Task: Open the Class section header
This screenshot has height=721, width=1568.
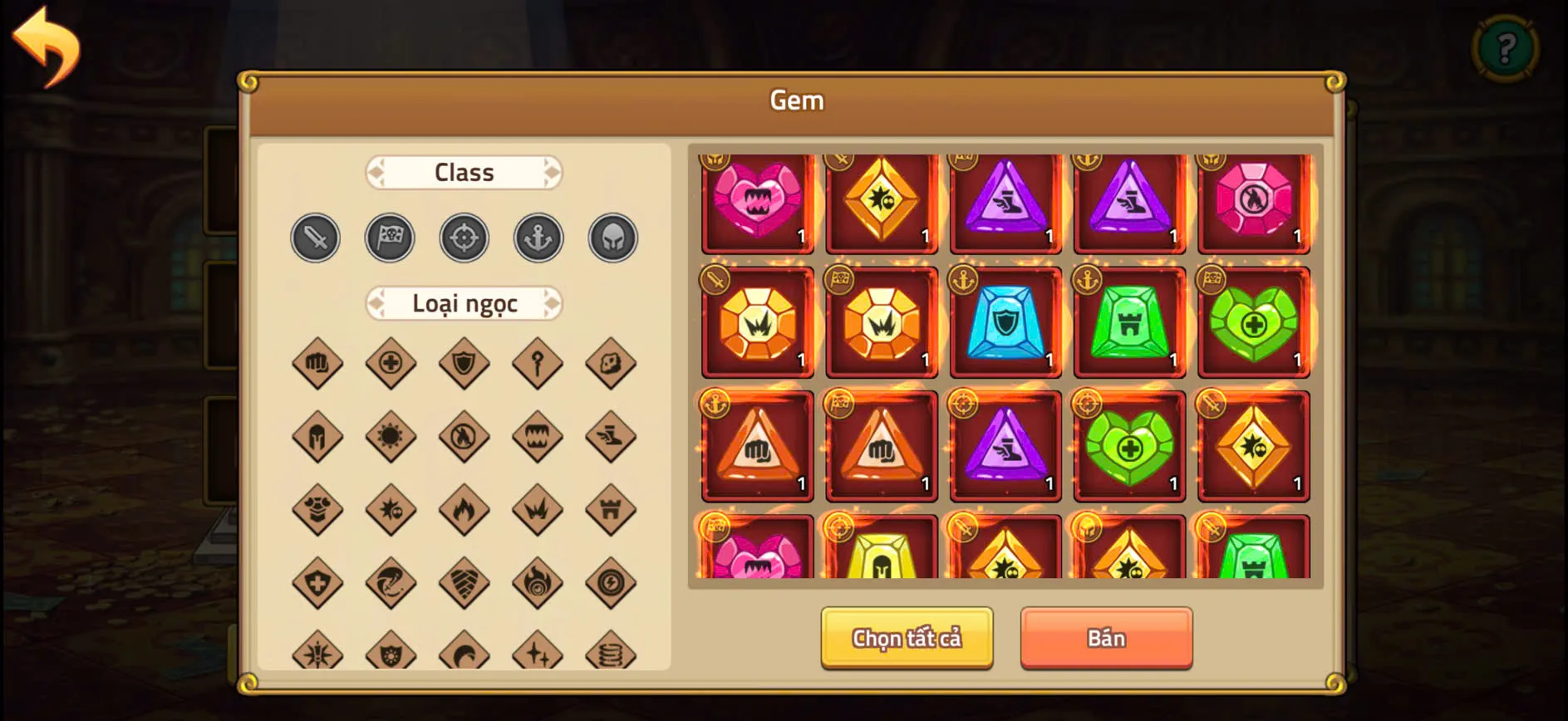Action: (x=464, y=172)
